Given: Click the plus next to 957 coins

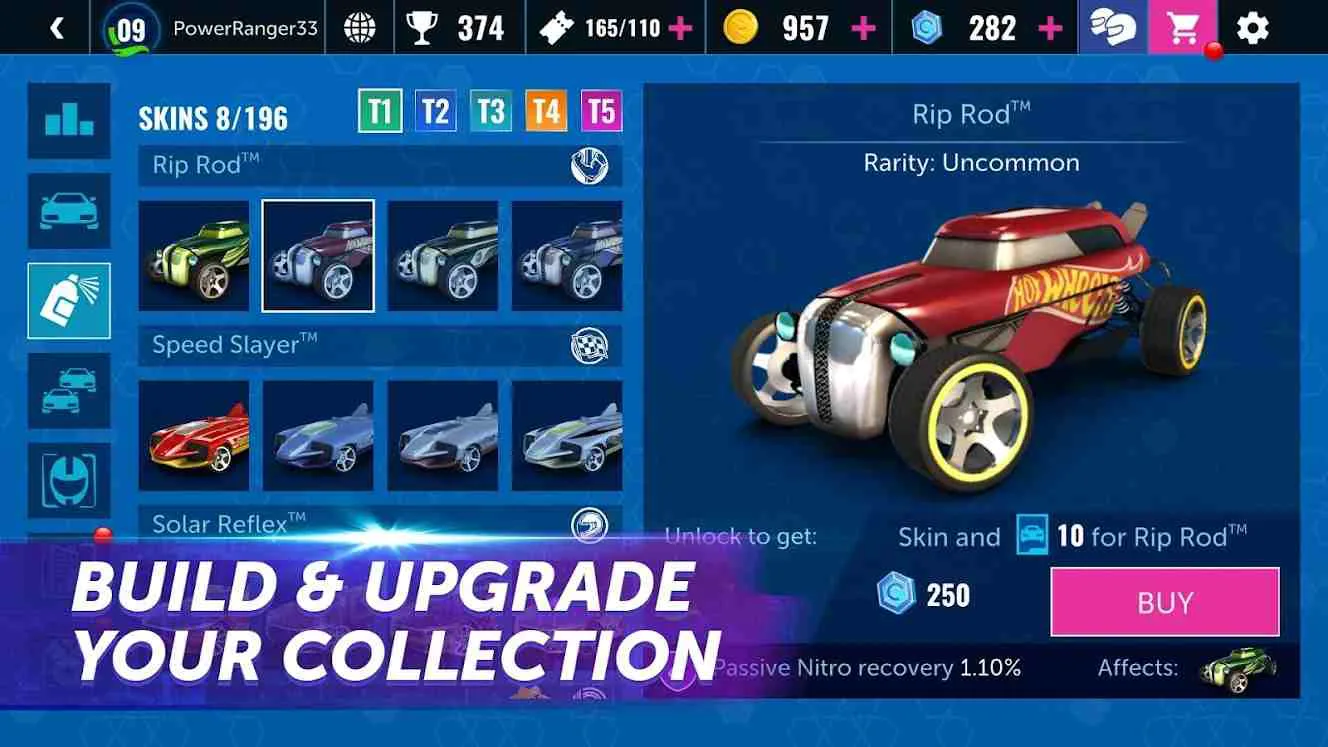Looking at the screenshot, I should [x=861, y=27].
